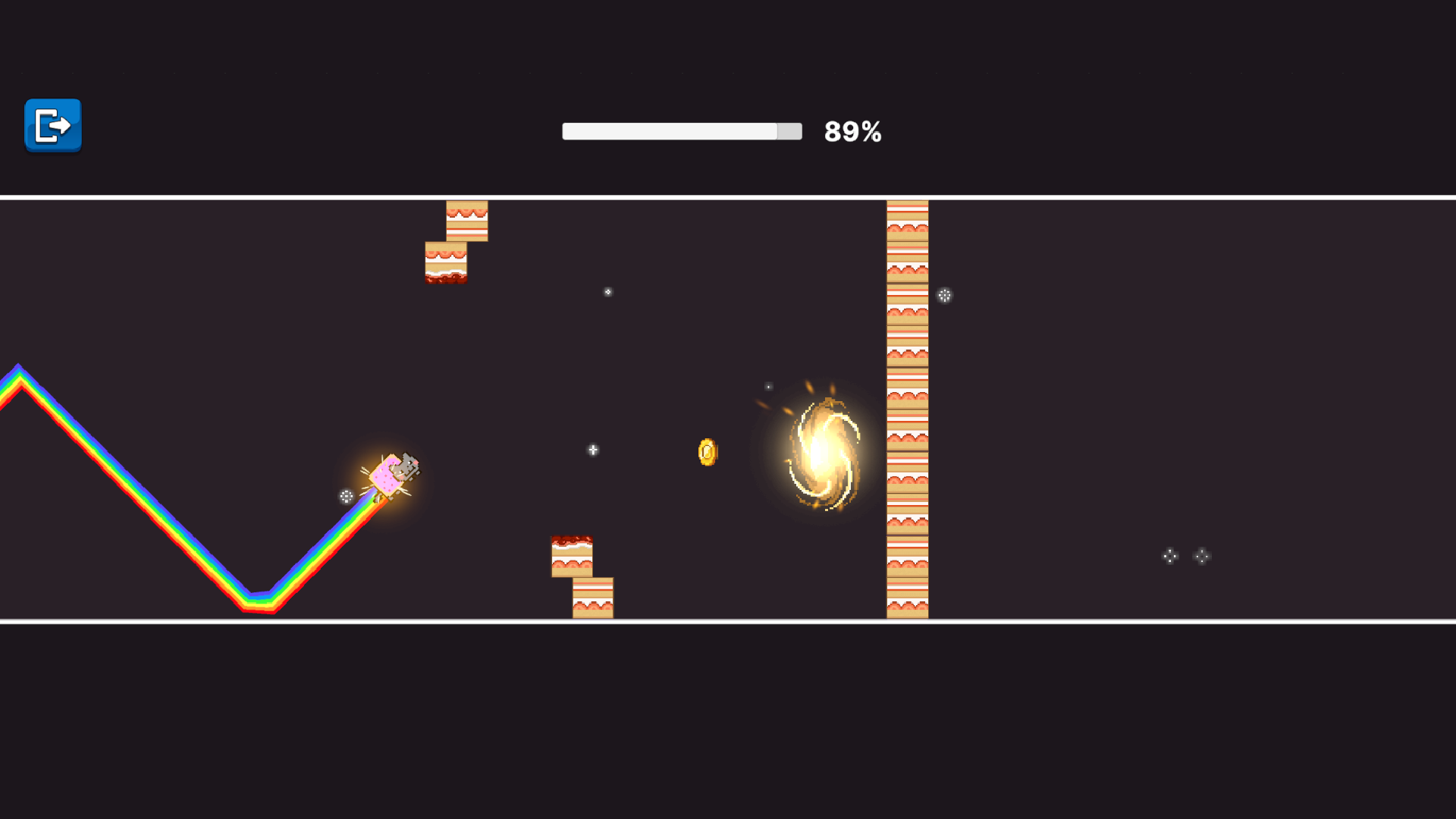1456x819 pixels.
Task: Click the sparkle right of the cake column
Action: [x=945, y=296]
